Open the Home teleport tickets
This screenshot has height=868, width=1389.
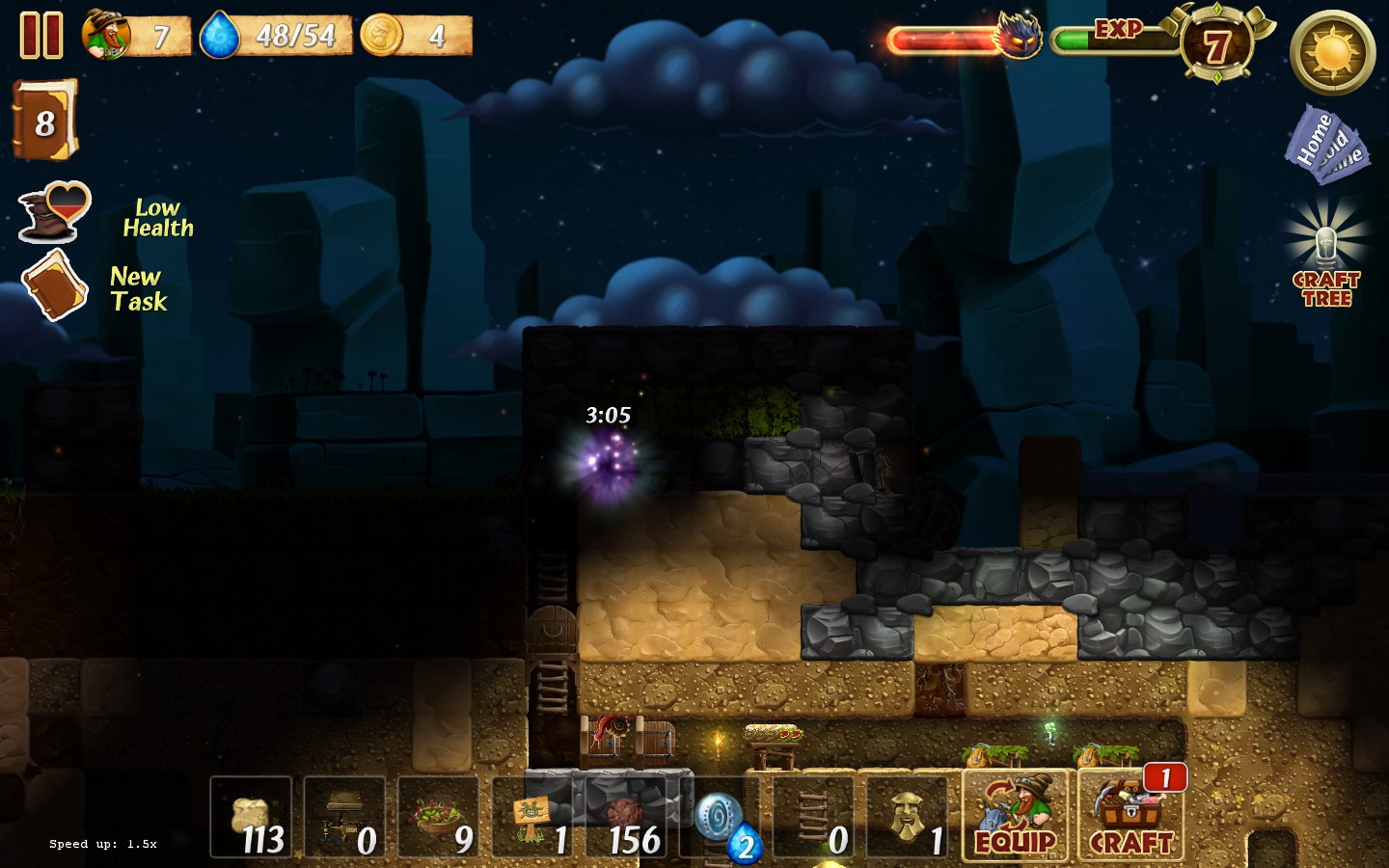(1325, 146)
